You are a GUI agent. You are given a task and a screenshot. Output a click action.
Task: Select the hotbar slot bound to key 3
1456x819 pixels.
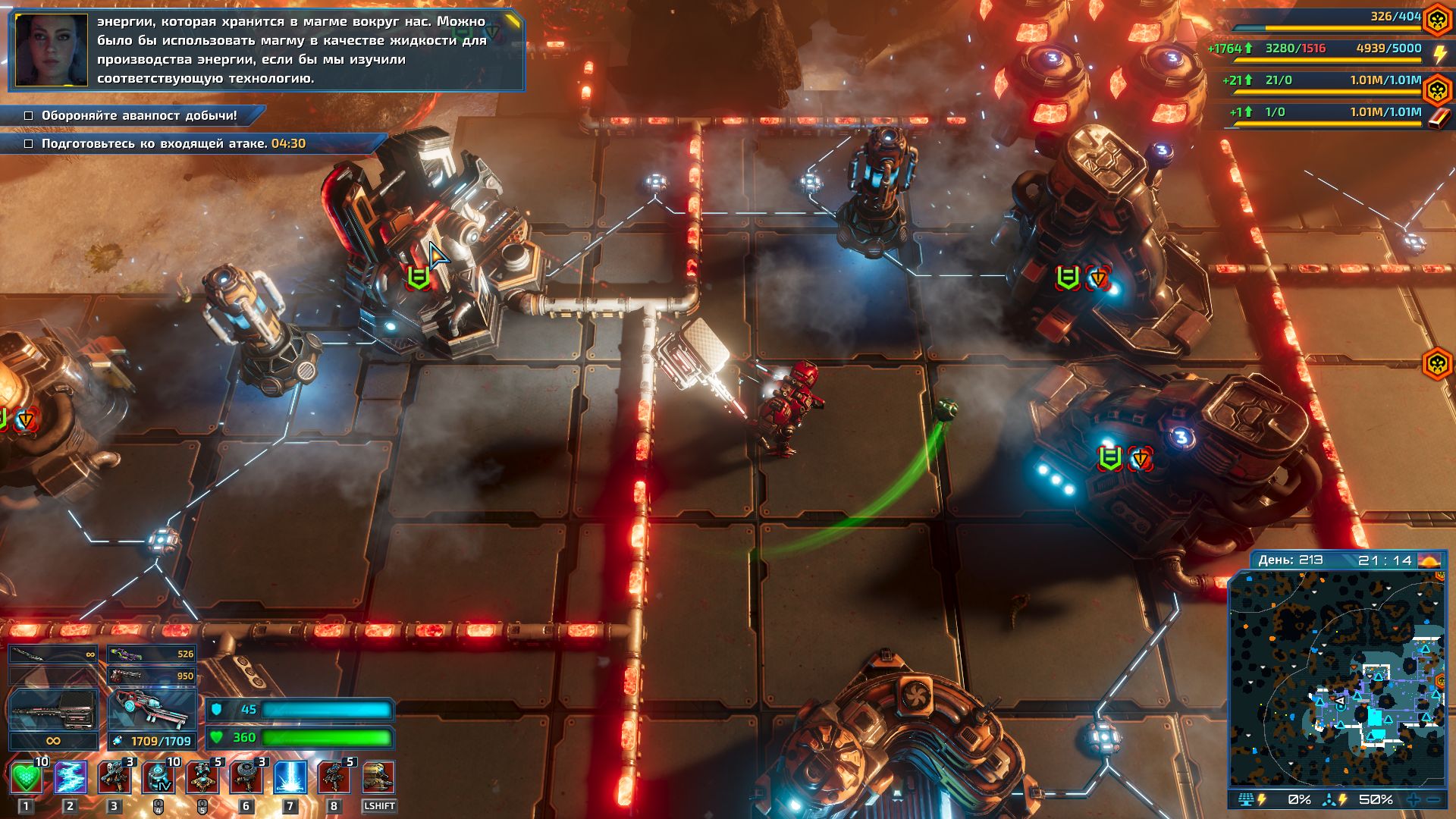coord(115,777)
